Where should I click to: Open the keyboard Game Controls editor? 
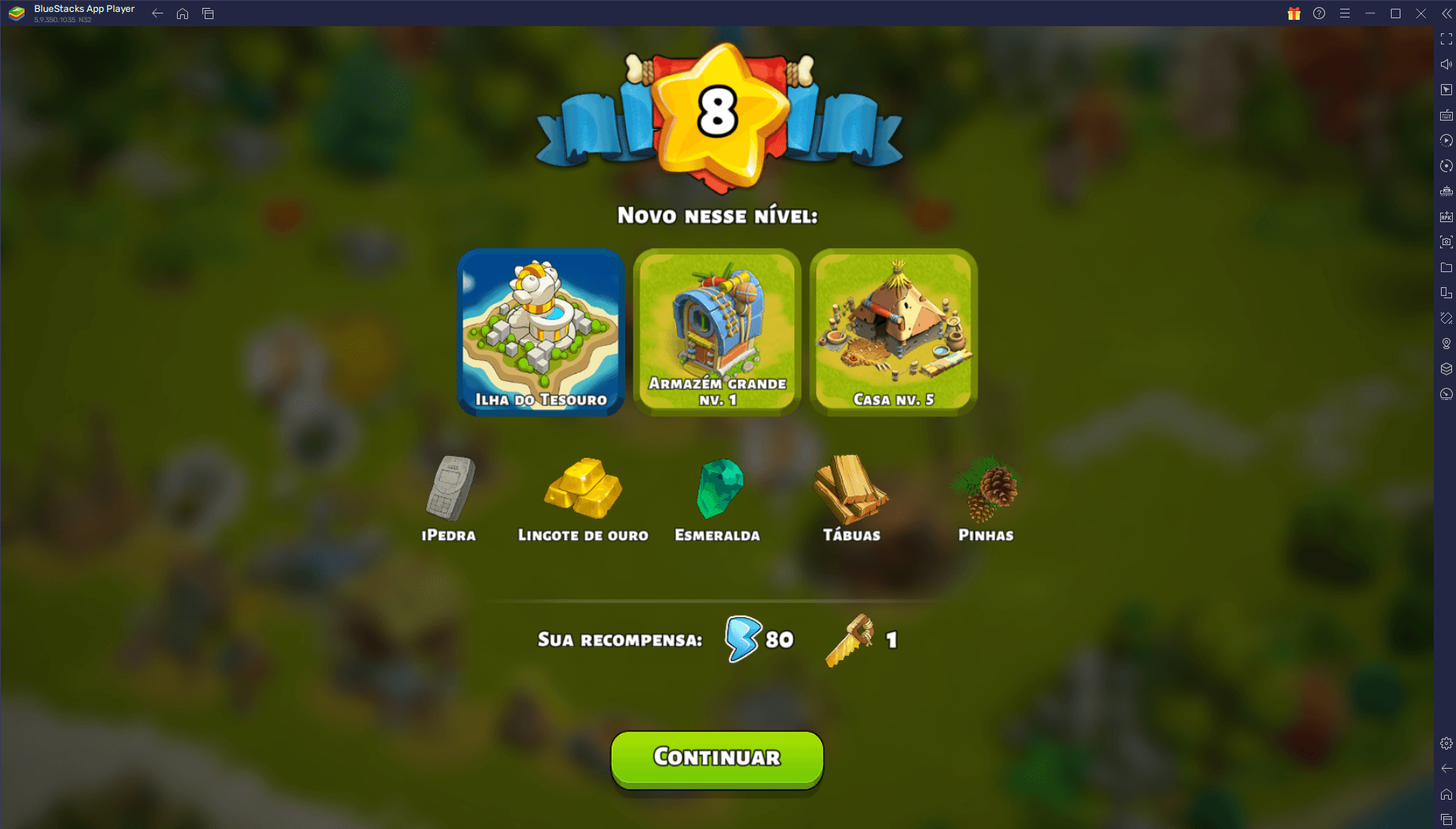[x=1446, y=115]
